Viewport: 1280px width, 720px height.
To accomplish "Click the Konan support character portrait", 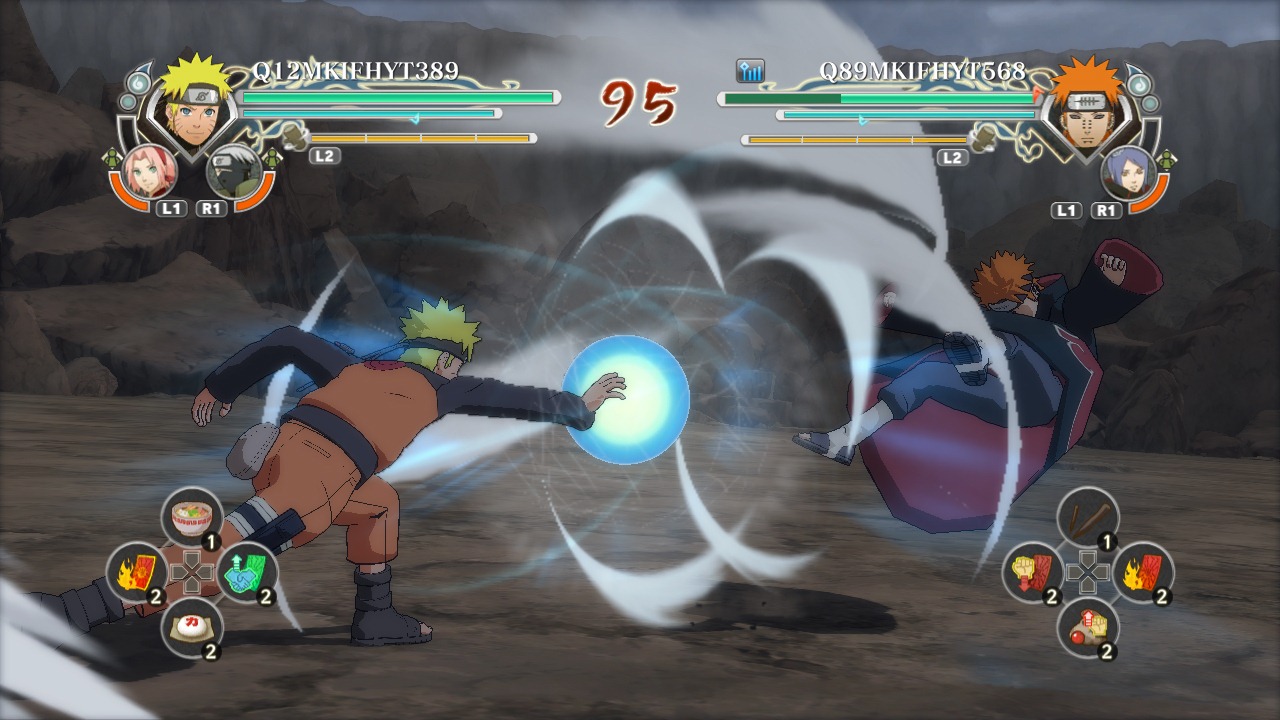I will pos(1127,170).
